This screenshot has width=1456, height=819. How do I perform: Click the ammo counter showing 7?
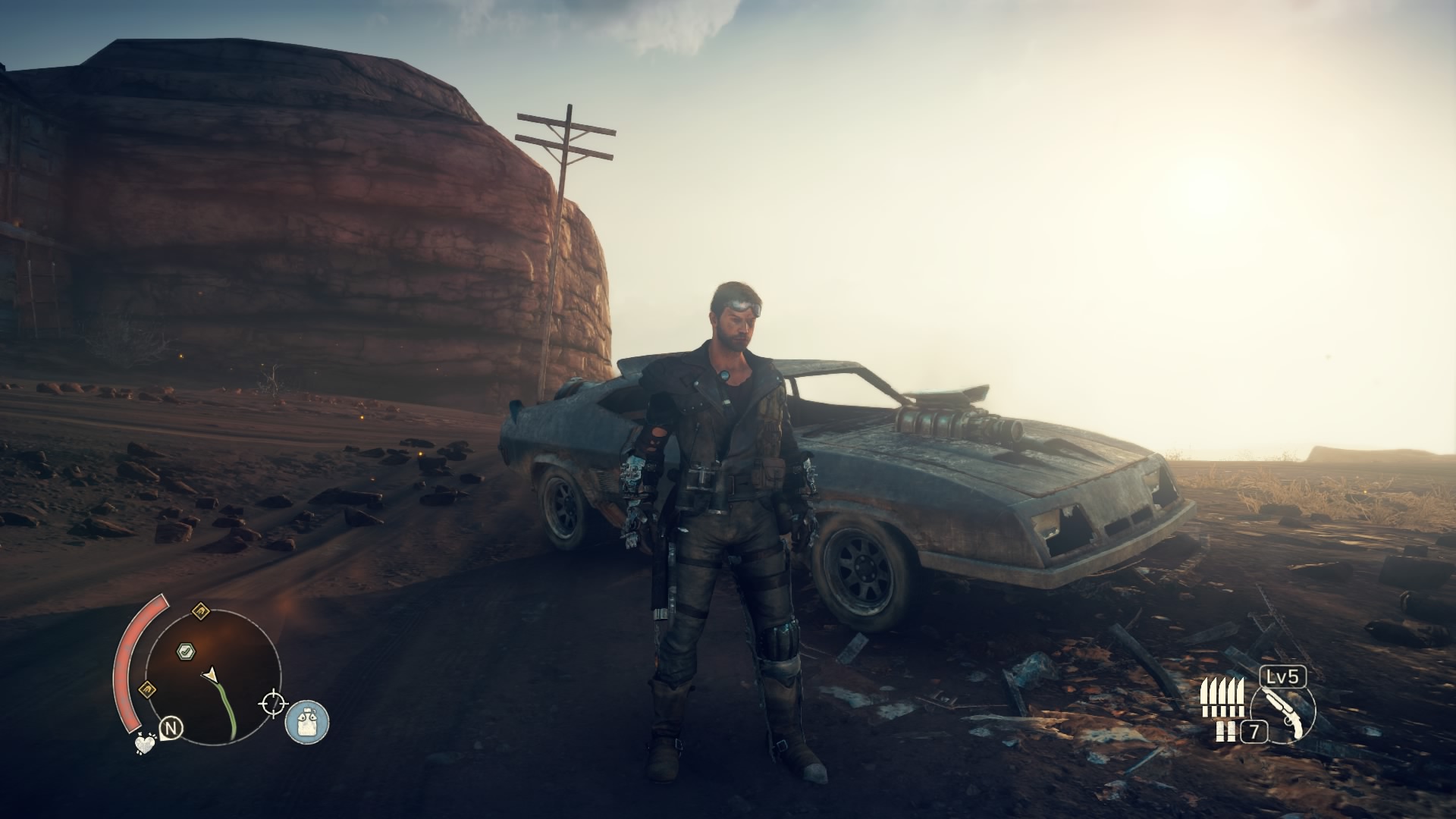[1254, 731]
